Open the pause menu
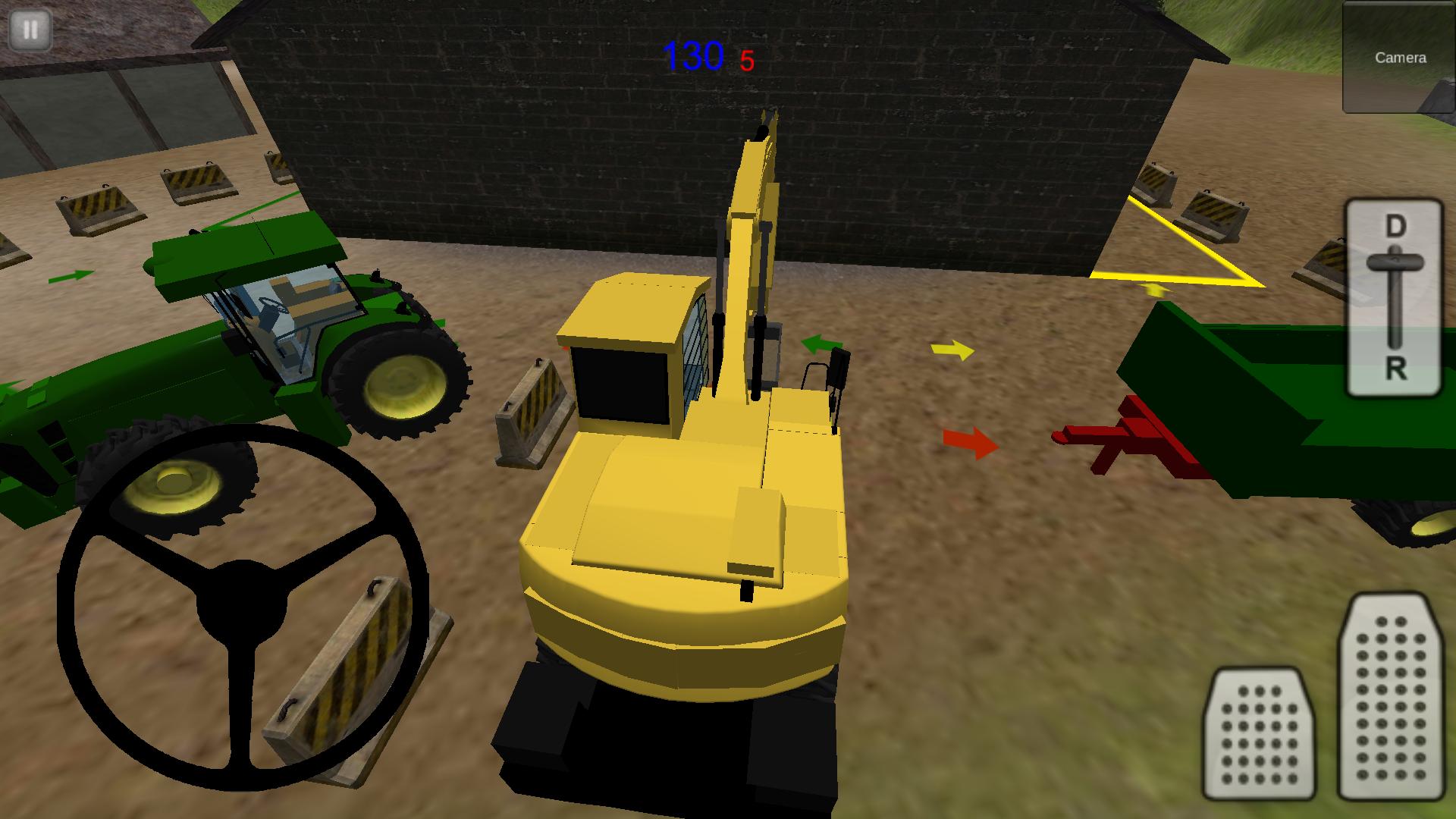1456x819 pixels. pyautogui.click(x=32, y=30)
